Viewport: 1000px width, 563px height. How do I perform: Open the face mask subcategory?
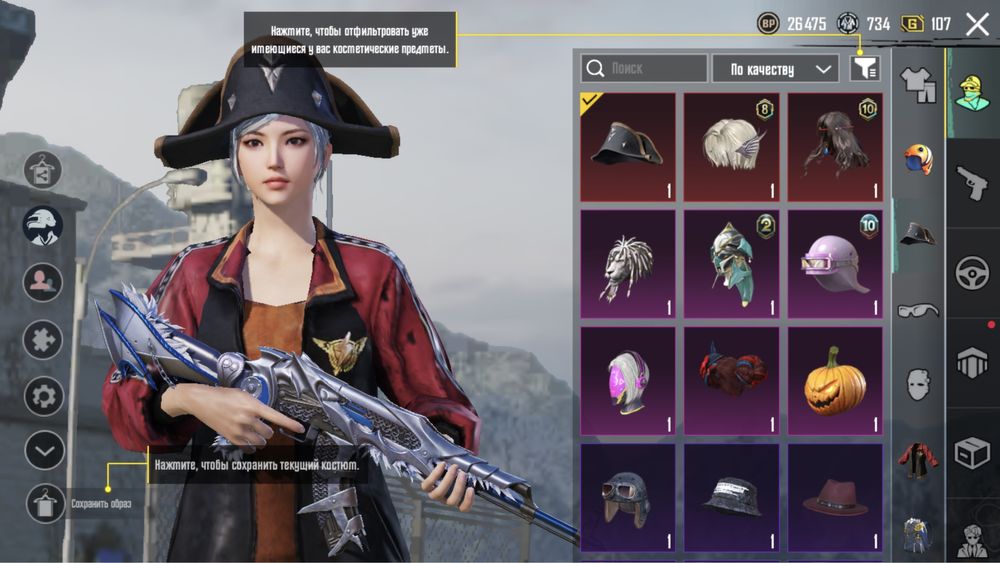(918, 384)
